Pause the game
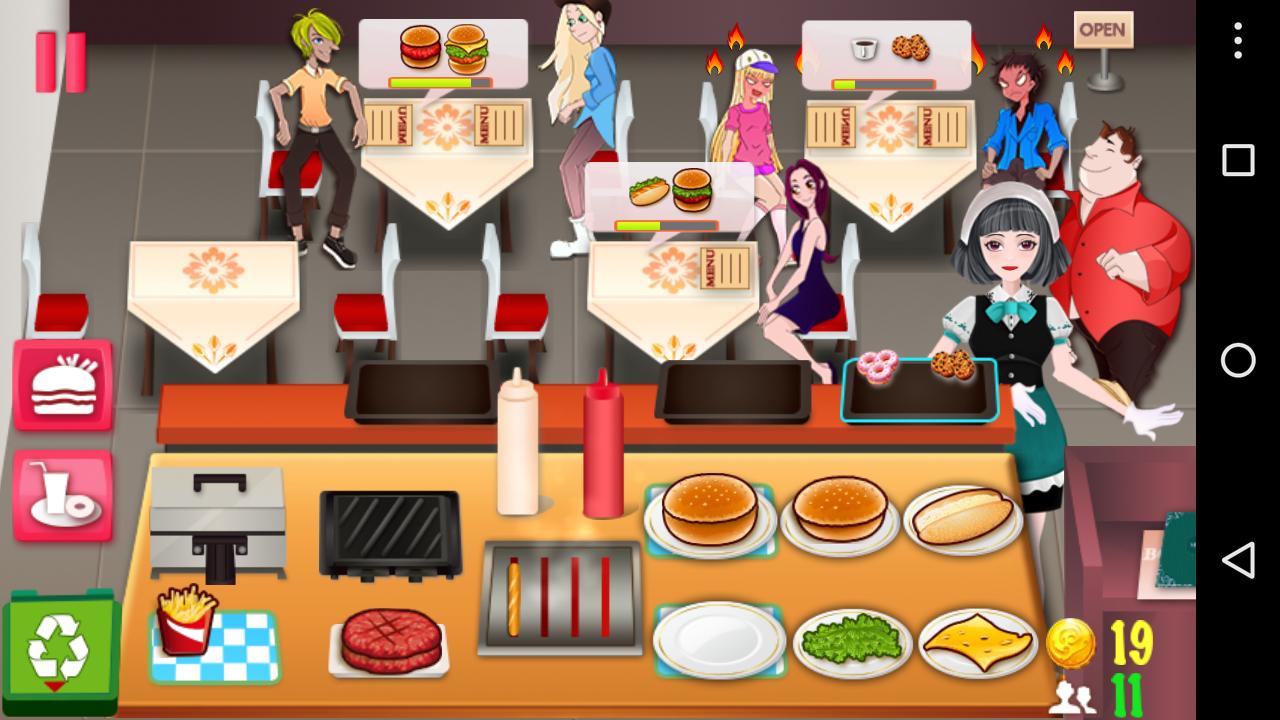 62,60
